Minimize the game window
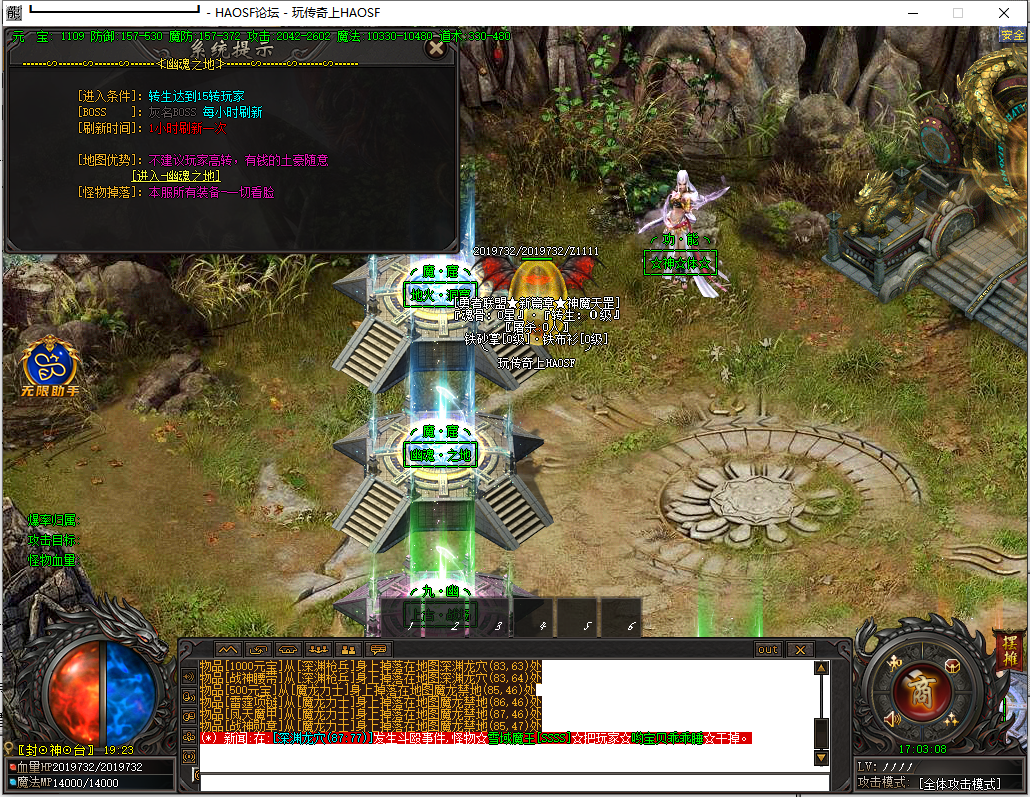The image size is (1030, 797). 911,13
